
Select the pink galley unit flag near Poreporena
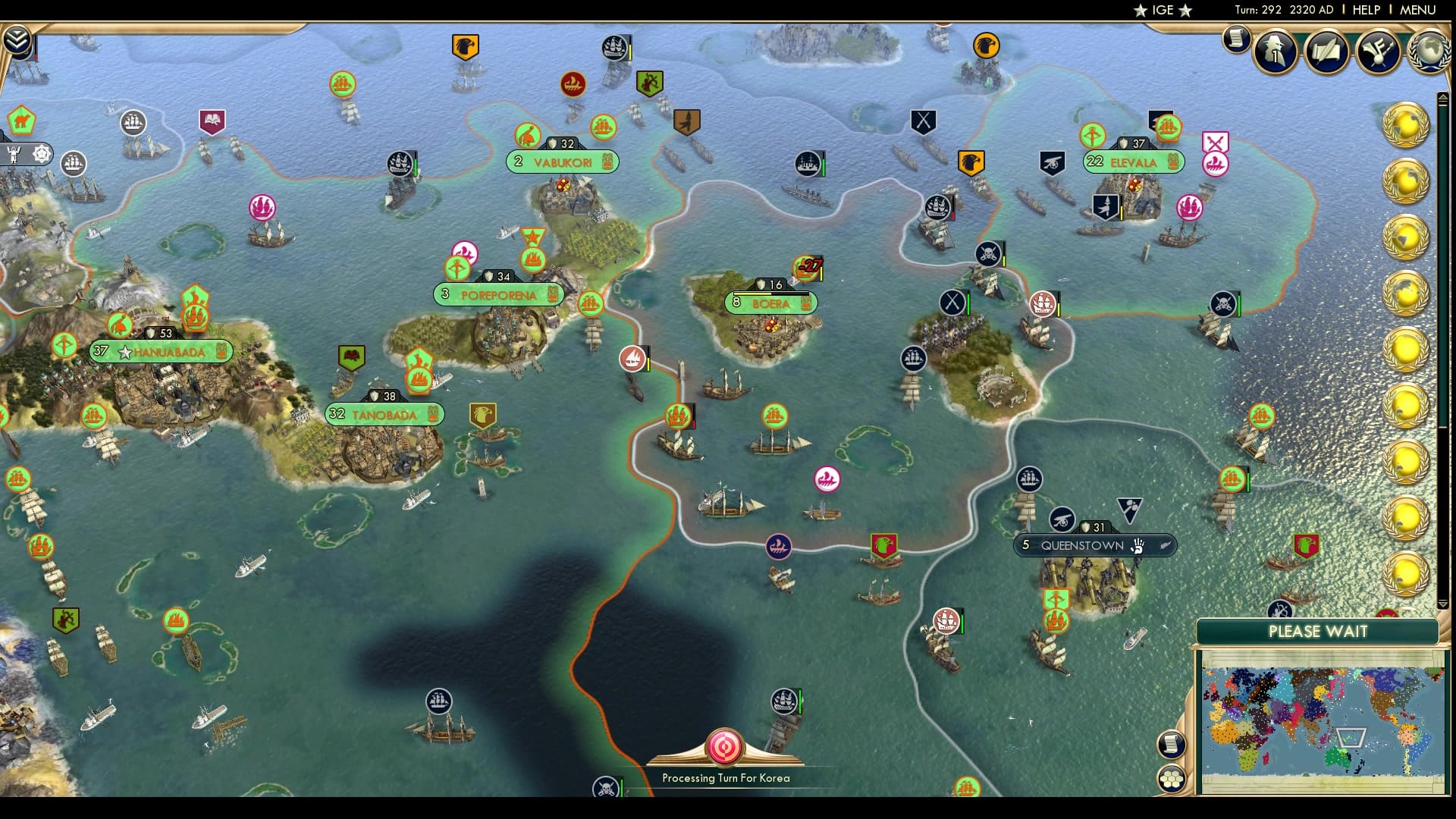464,251
